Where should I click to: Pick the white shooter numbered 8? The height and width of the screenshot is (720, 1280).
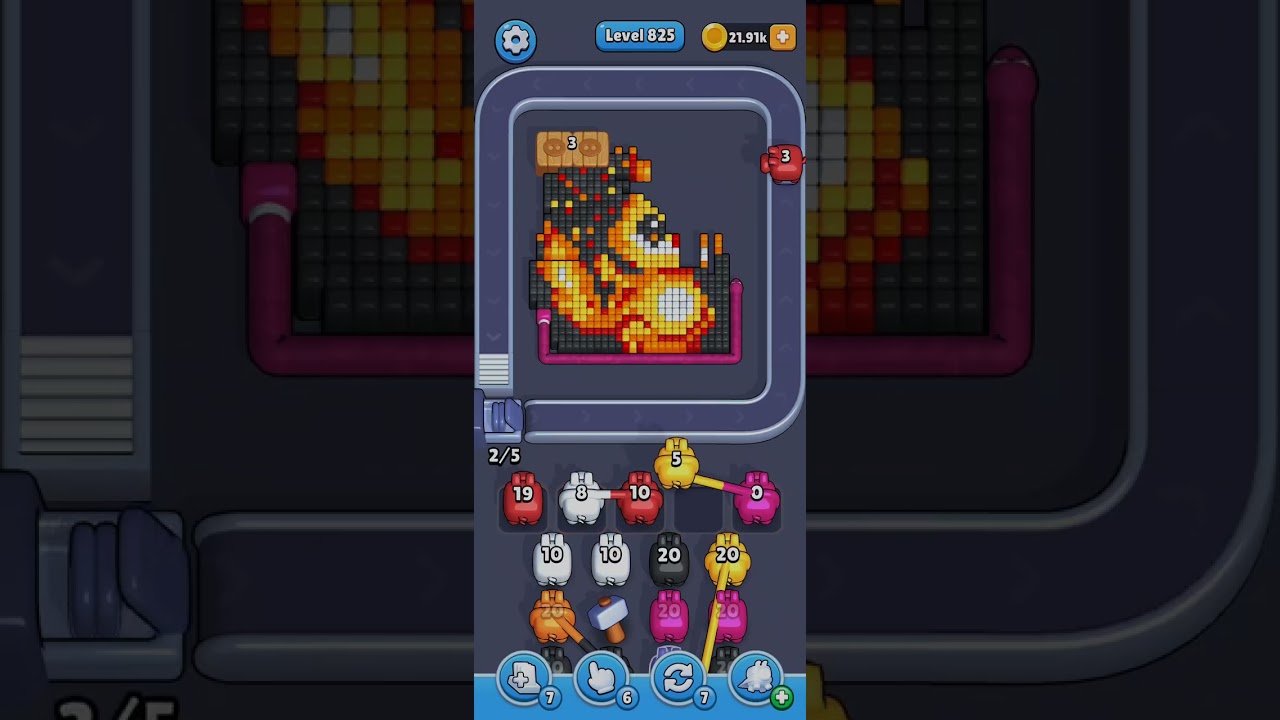[x=581, y=498]
